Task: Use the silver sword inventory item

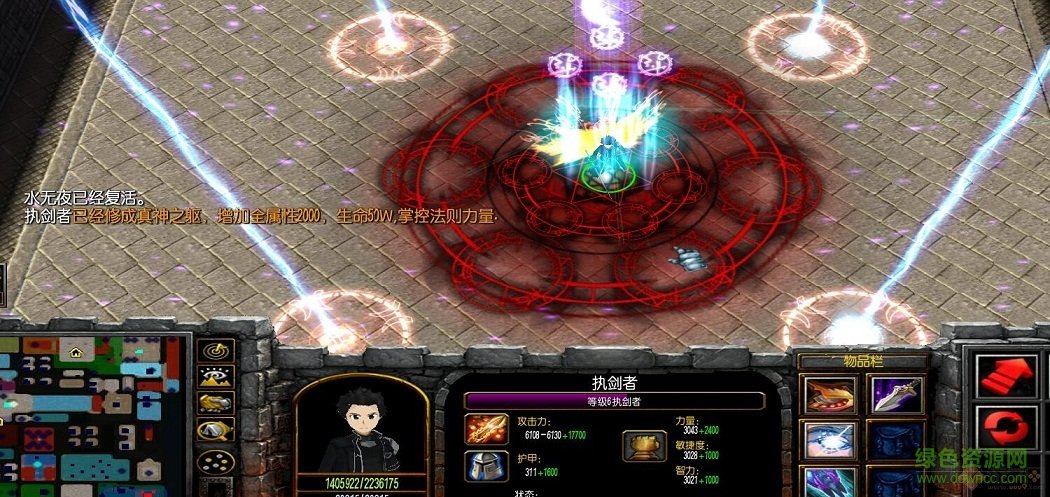Action: click(896, 394)
